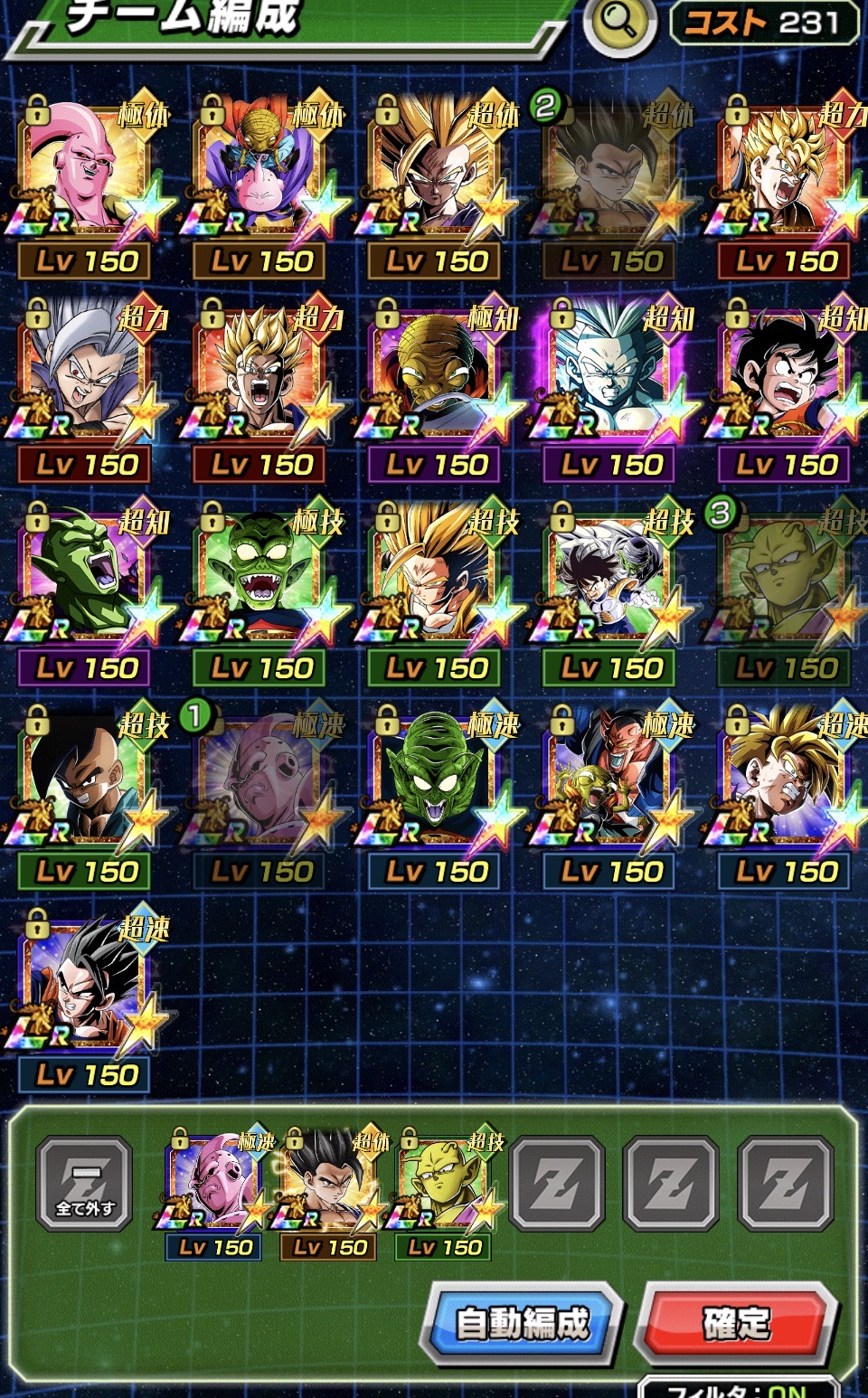Select the dimmed Piccolo card marked 3
The height and width of the screenshot is (1398, 868).
(x=785, y=579)
